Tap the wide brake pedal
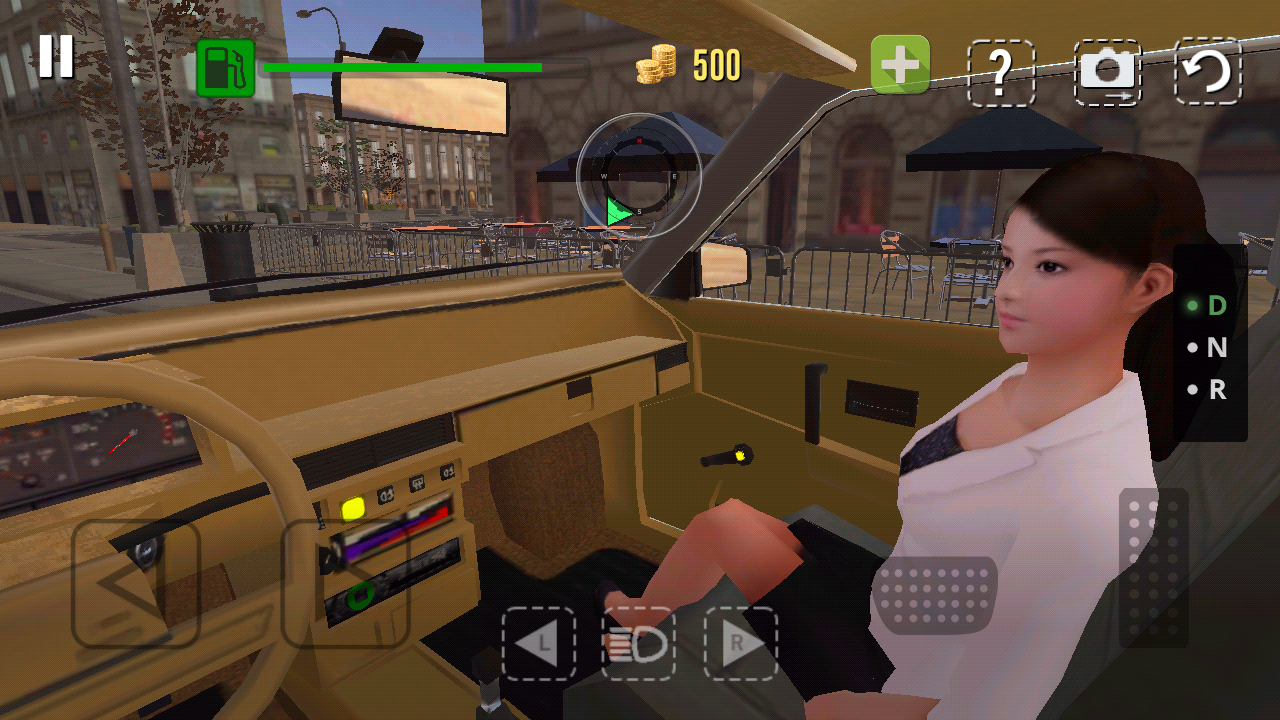The height and width of the screenshot is (720, 1280). click(935, 595)
